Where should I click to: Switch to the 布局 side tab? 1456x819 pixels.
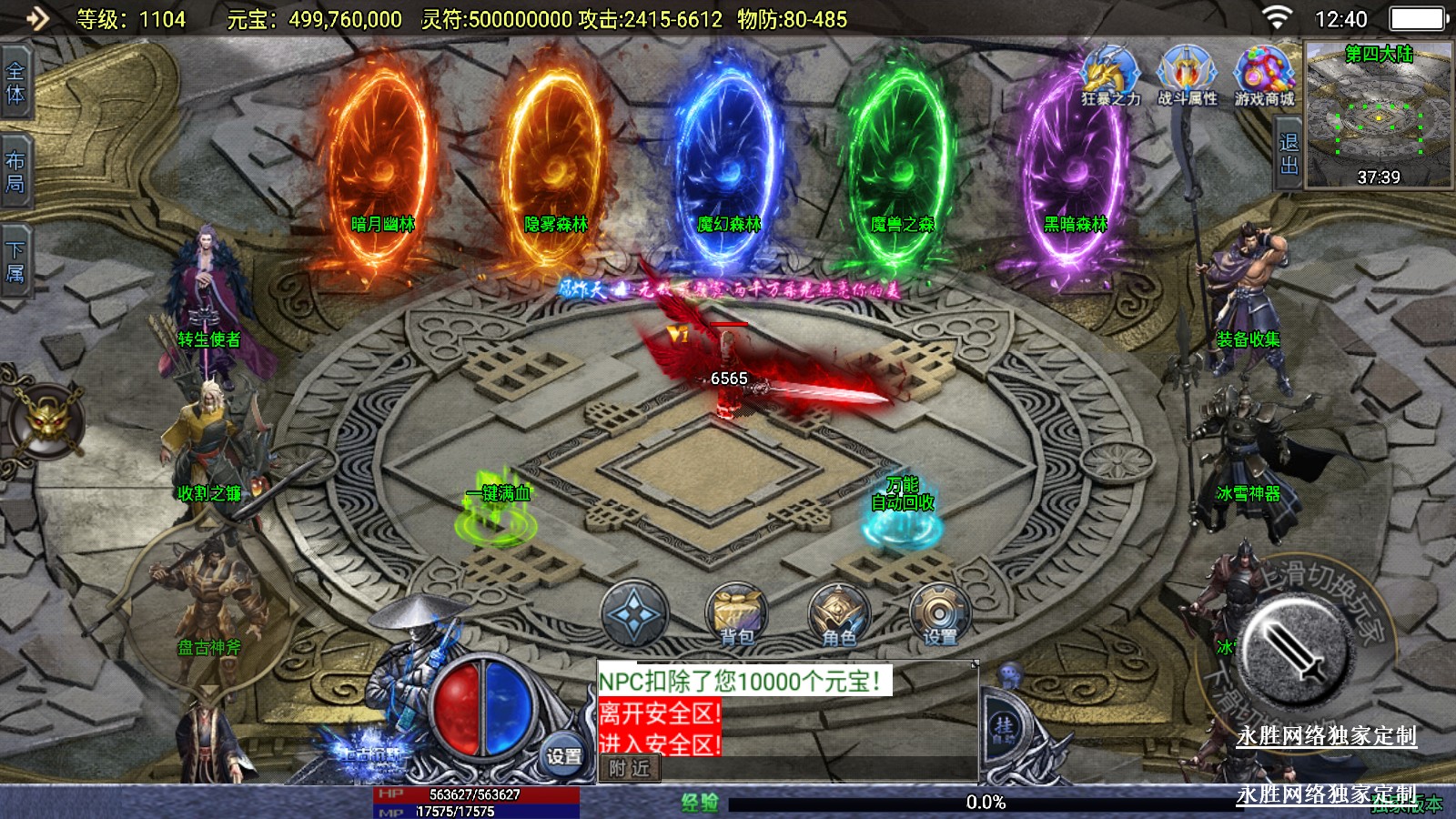pyautogui.click(x=15, y=172)
